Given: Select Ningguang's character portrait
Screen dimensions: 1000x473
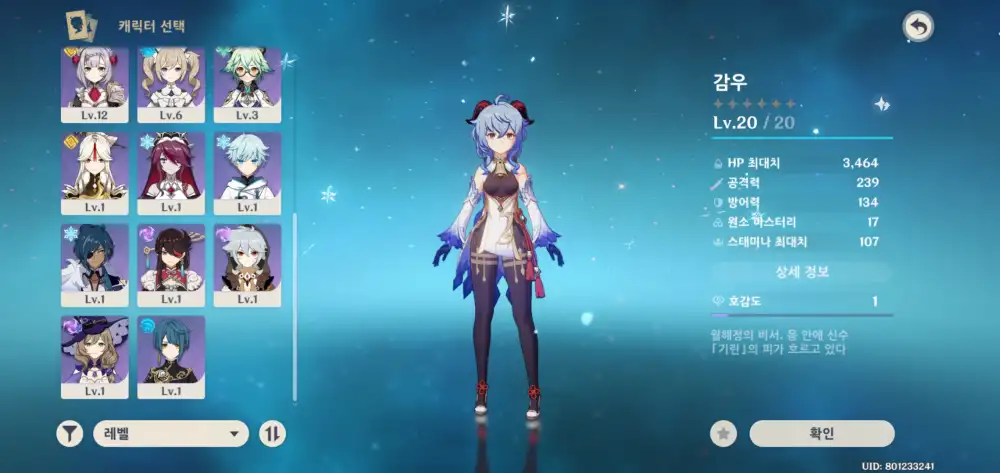Looking at the screenshot, I should 95,170.
